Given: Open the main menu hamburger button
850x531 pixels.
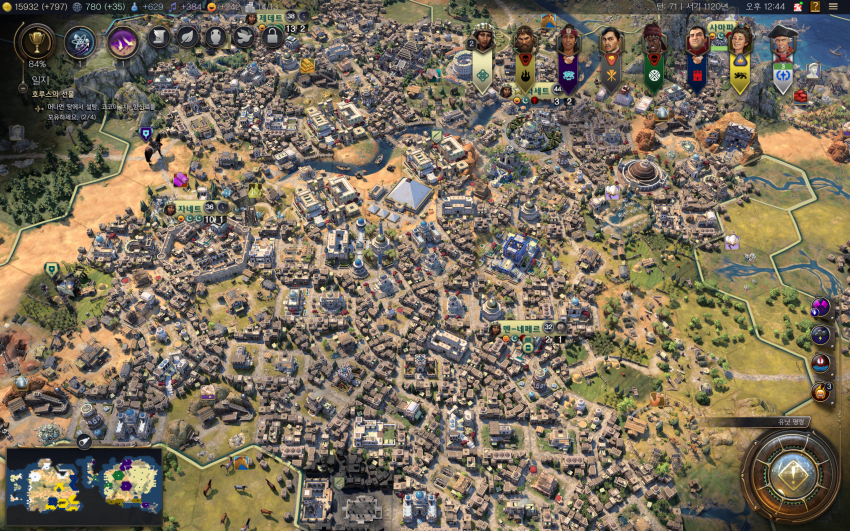Looking at the screenshot, I should 833,7.
